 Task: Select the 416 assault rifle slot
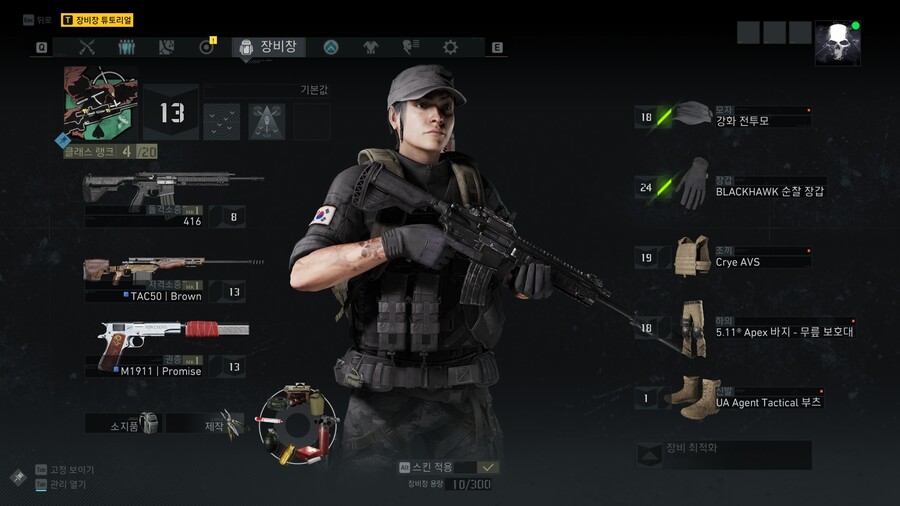(x=165, y=200)
